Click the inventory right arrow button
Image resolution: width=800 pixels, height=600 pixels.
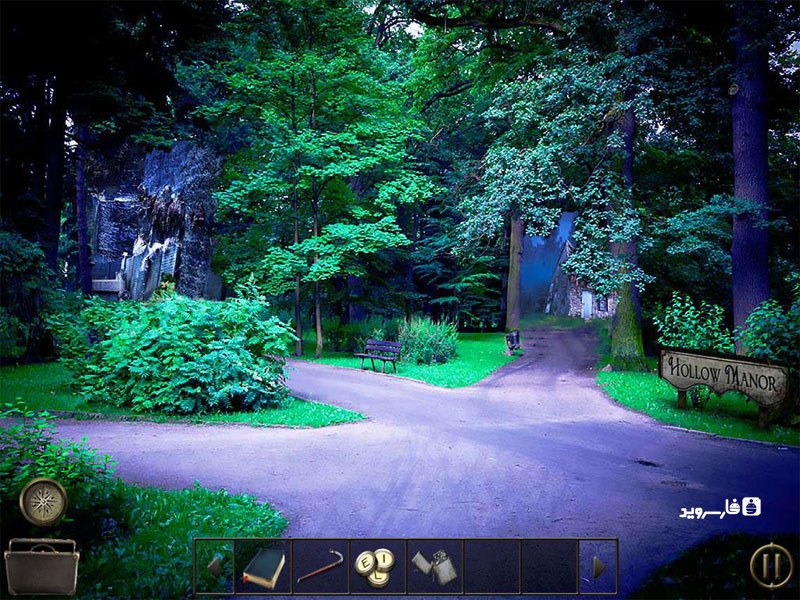tap(598, 567)
